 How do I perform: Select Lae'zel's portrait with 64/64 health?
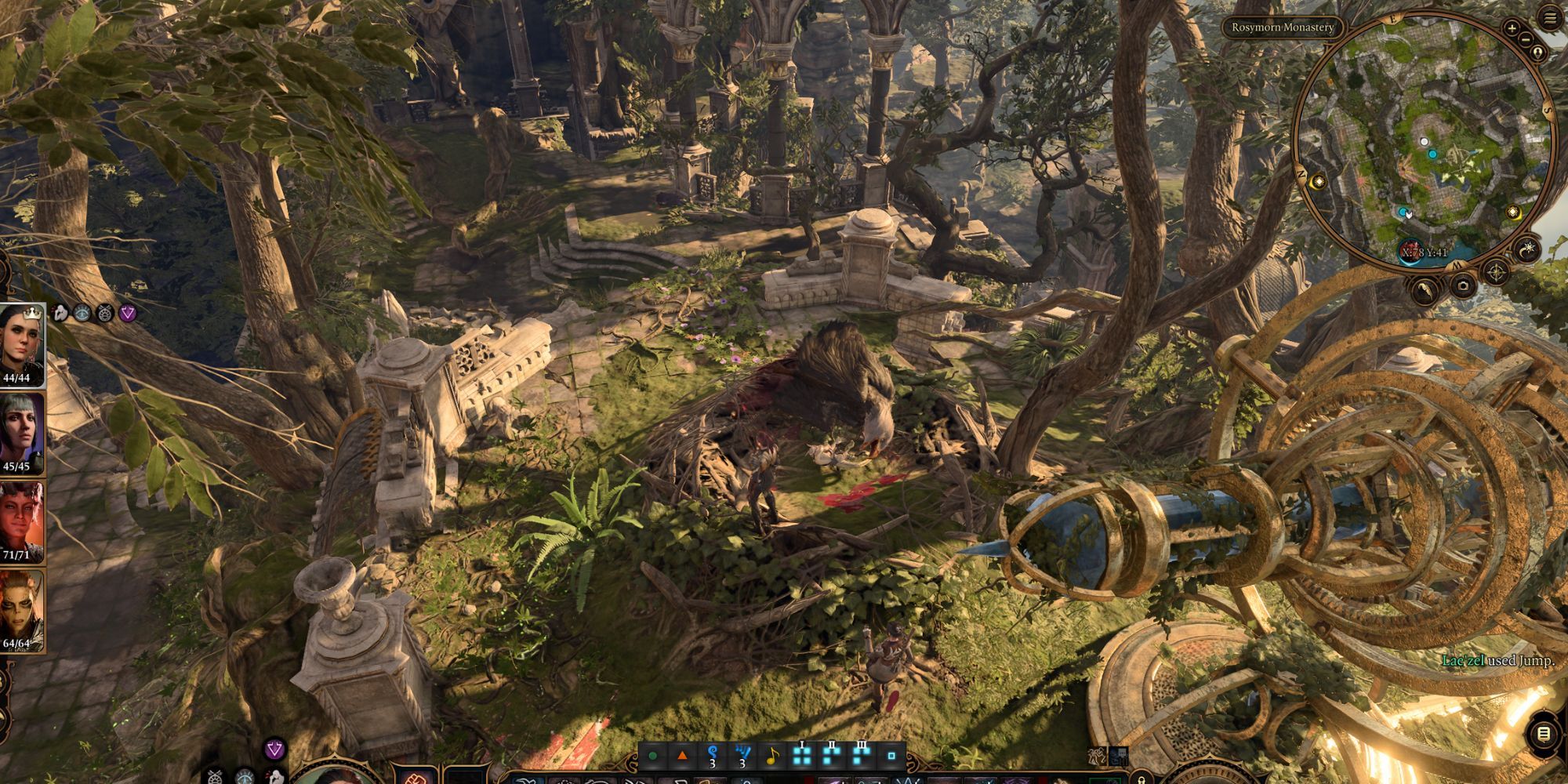pyautogui.click(x=22, y=610)
